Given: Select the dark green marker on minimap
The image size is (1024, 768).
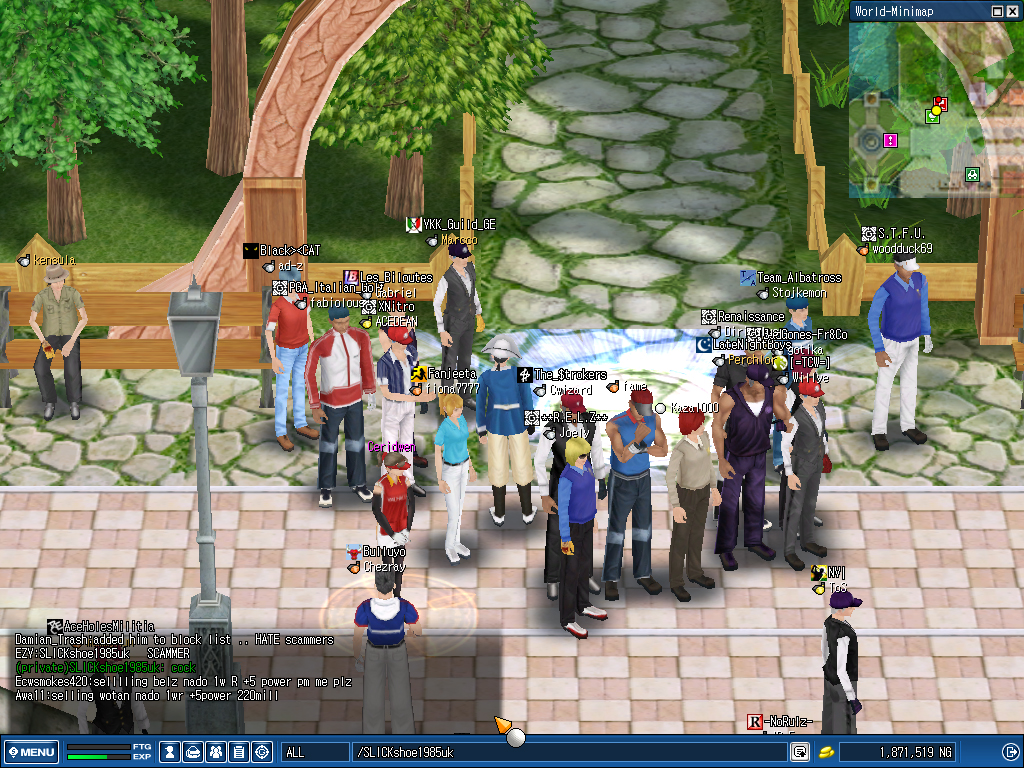Looking at the screenshot, I should [x=971, y=175].
